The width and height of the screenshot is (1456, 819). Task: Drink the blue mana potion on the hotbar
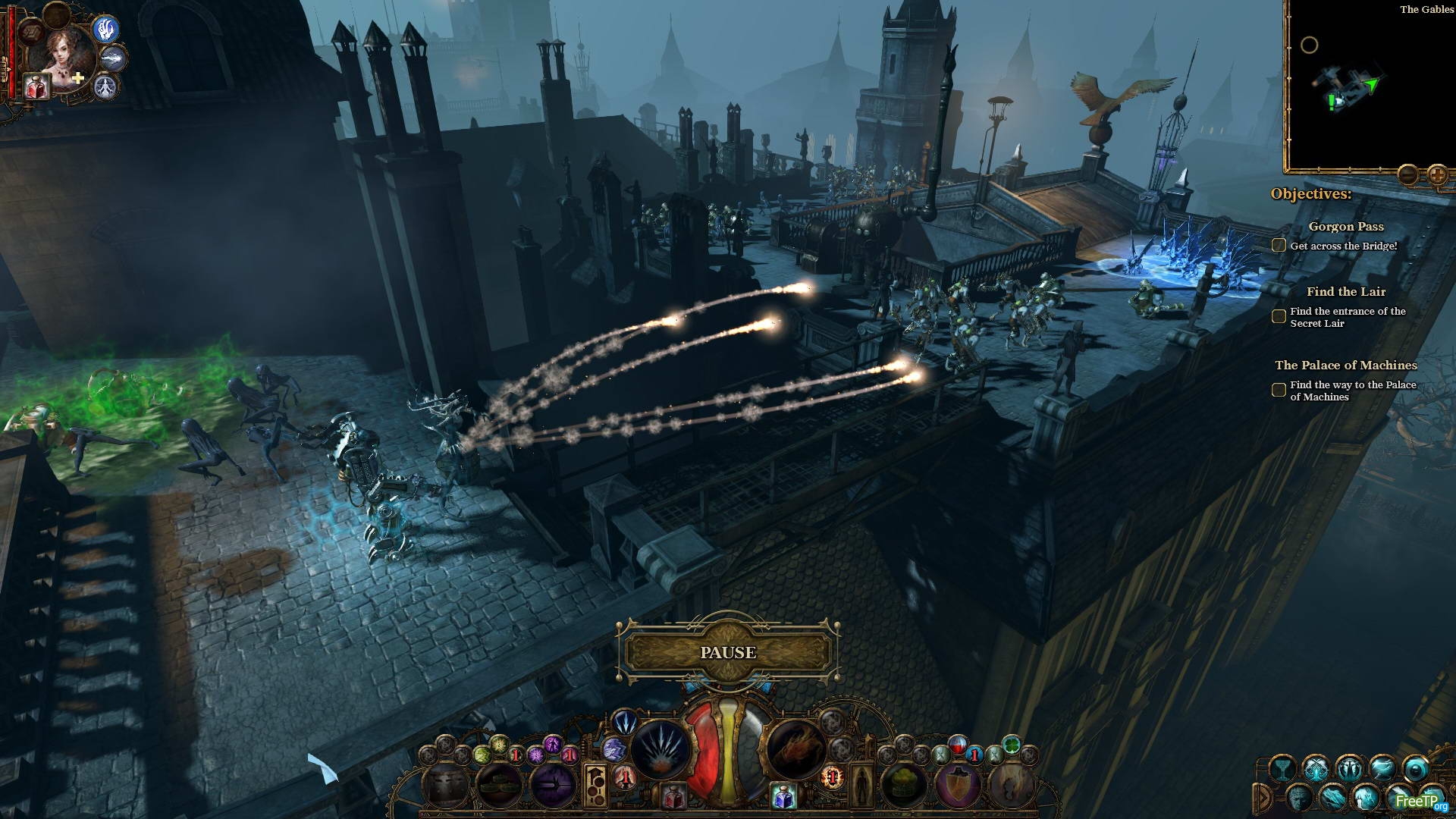point(783,796)
